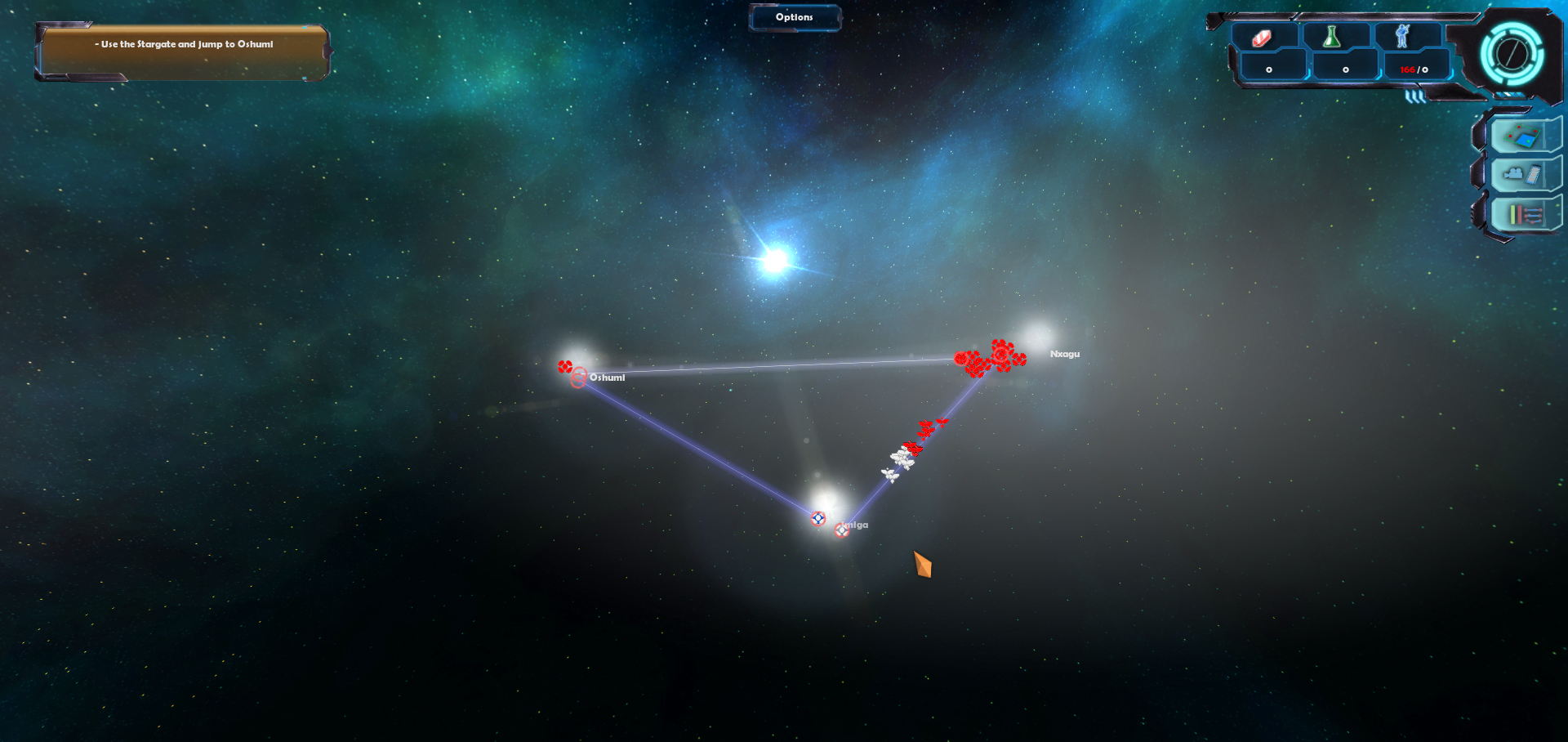The height and width of the screenshot is (742, 1568).
Task: Click the green flask research icon
Action: click(x=1332, y=37)
